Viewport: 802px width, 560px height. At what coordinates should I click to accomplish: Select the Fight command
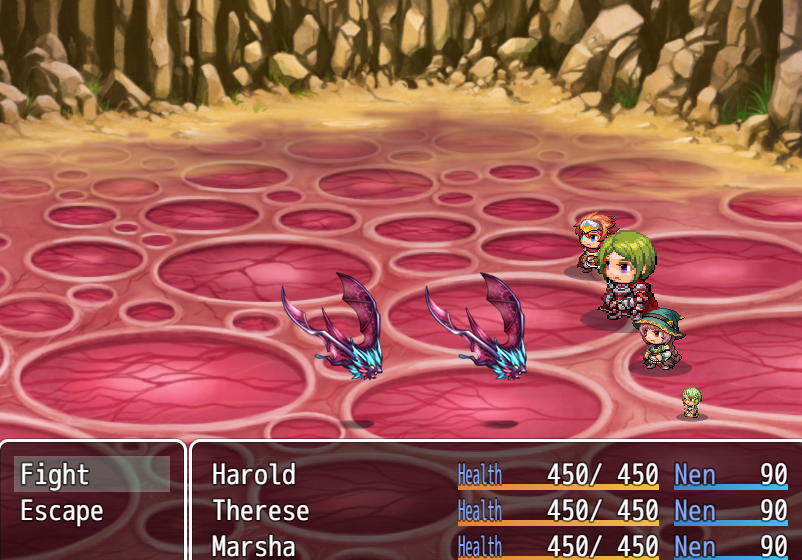pos(92,474)
